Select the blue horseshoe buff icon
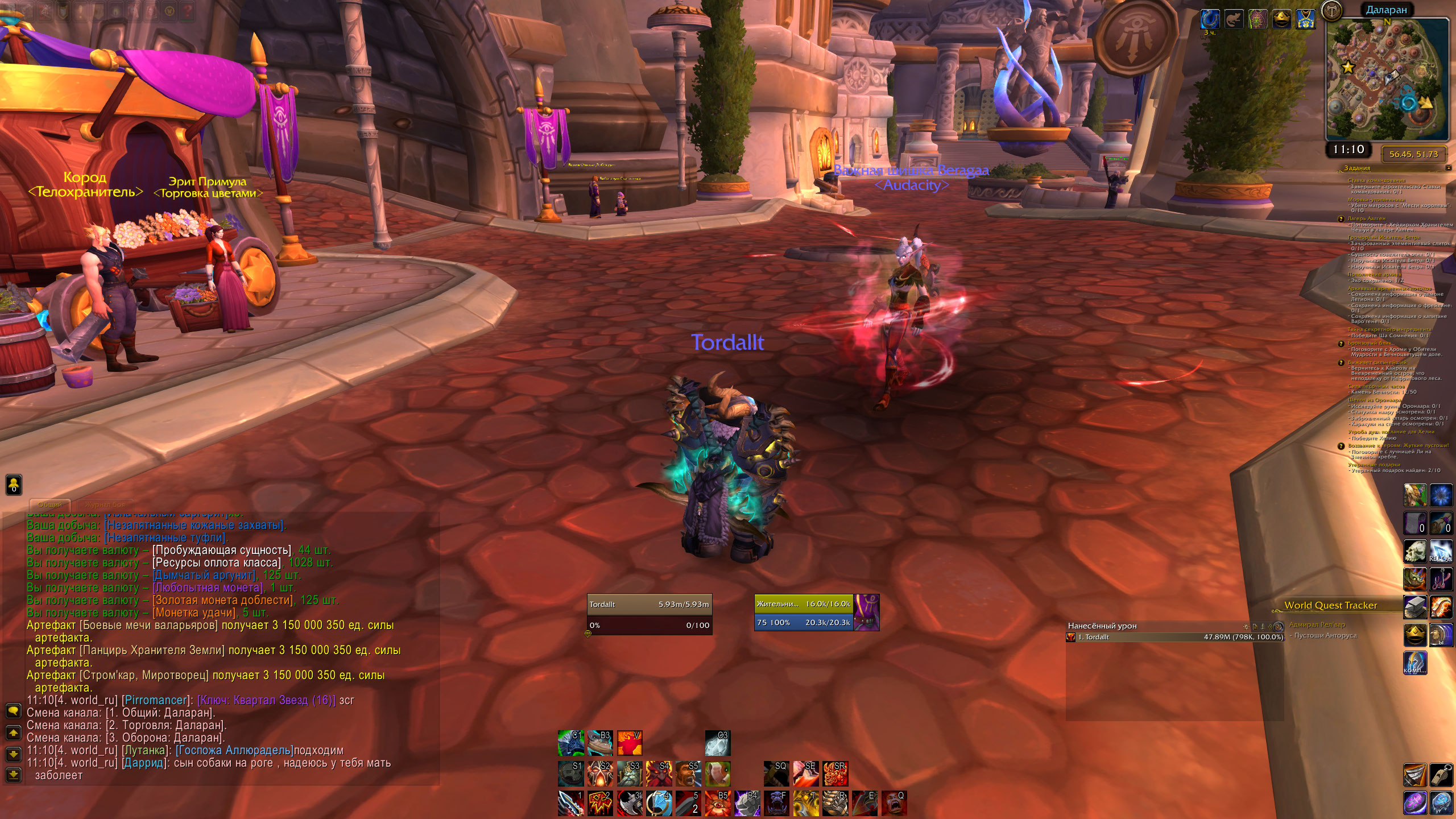 [1209, 19]
